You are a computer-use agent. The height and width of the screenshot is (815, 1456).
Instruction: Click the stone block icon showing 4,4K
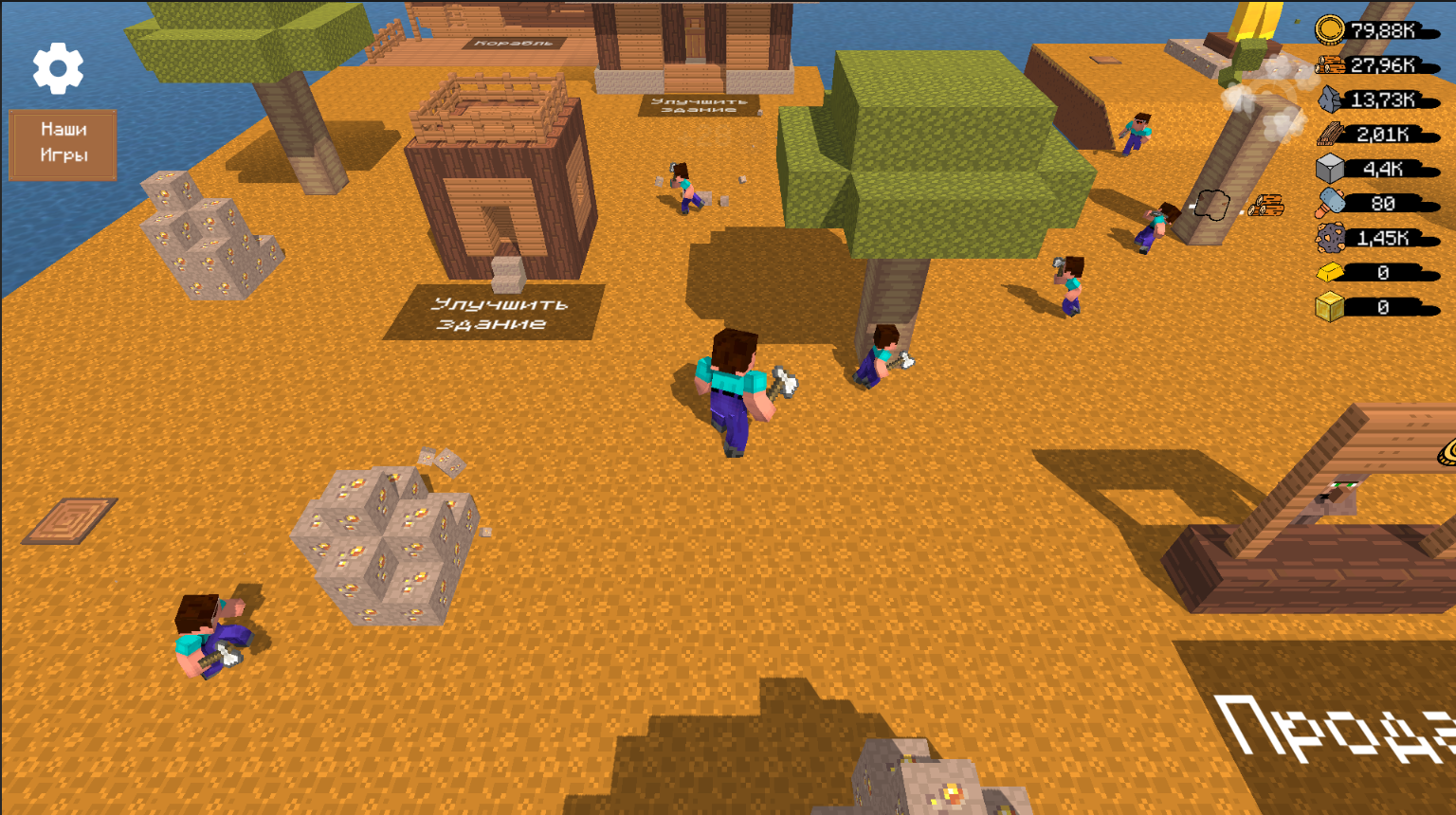coord(1332,169)
